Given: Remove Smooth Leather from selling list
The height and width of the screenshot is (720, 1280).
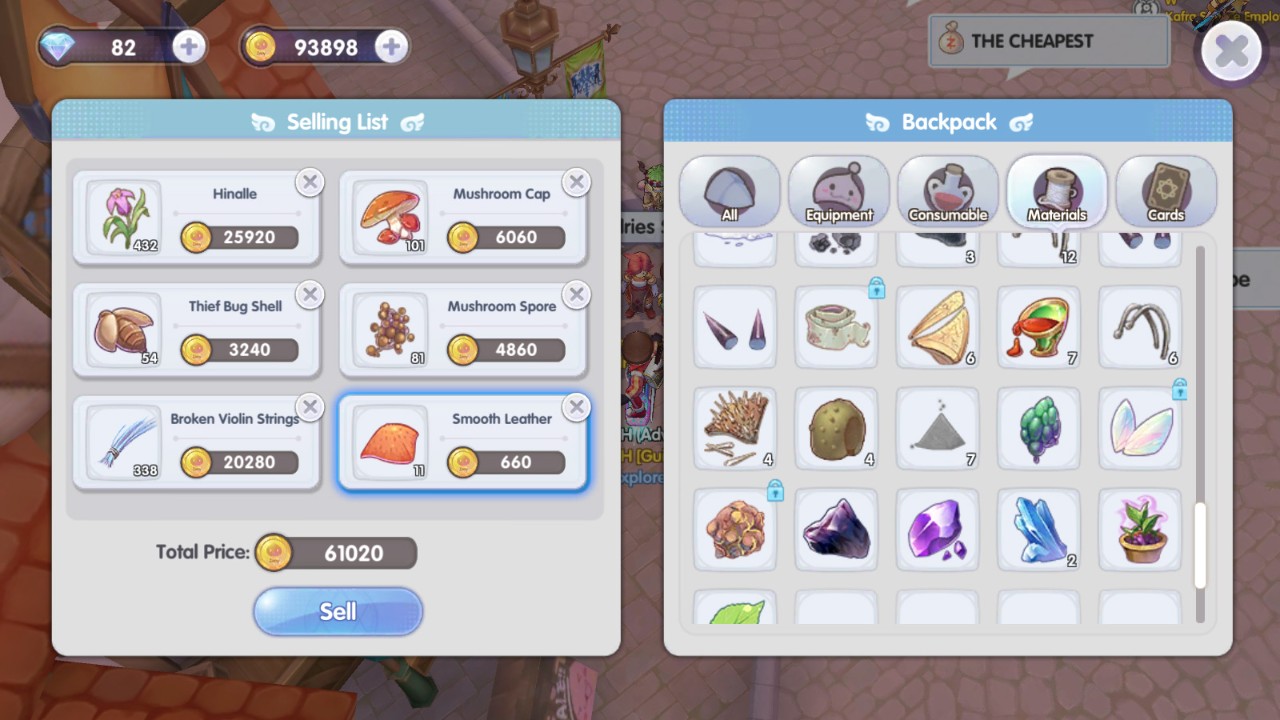Looking at the screenshot, I should click(576, 407).
